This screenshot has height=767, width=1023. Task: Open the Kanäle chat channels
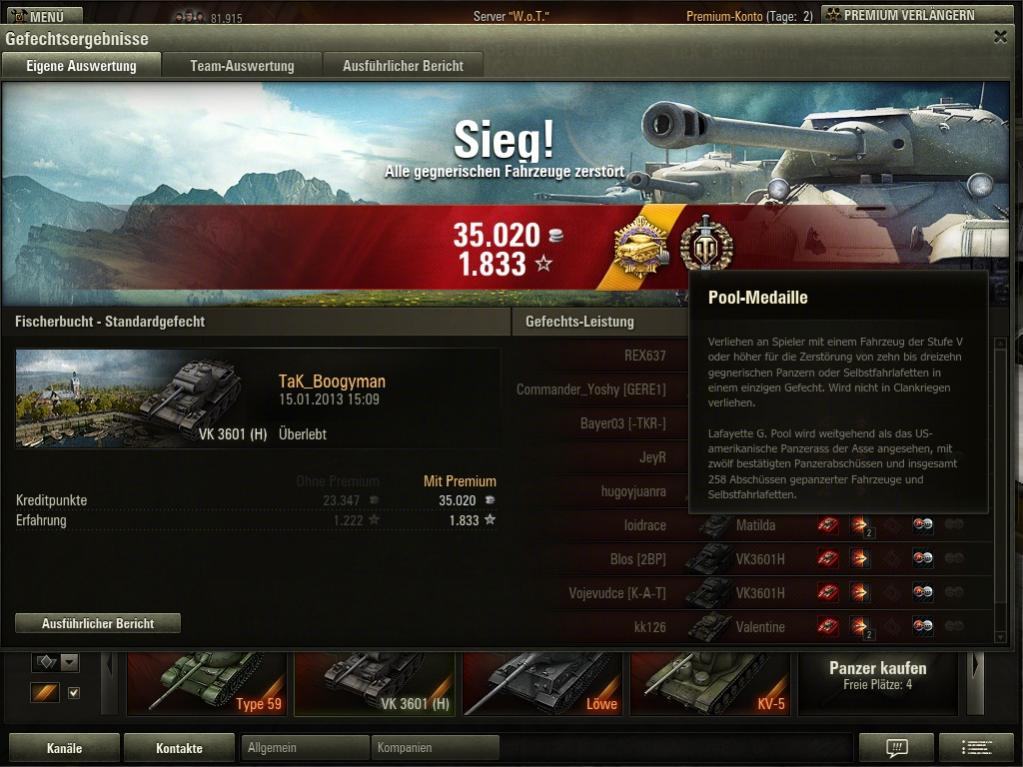point(64,748)
